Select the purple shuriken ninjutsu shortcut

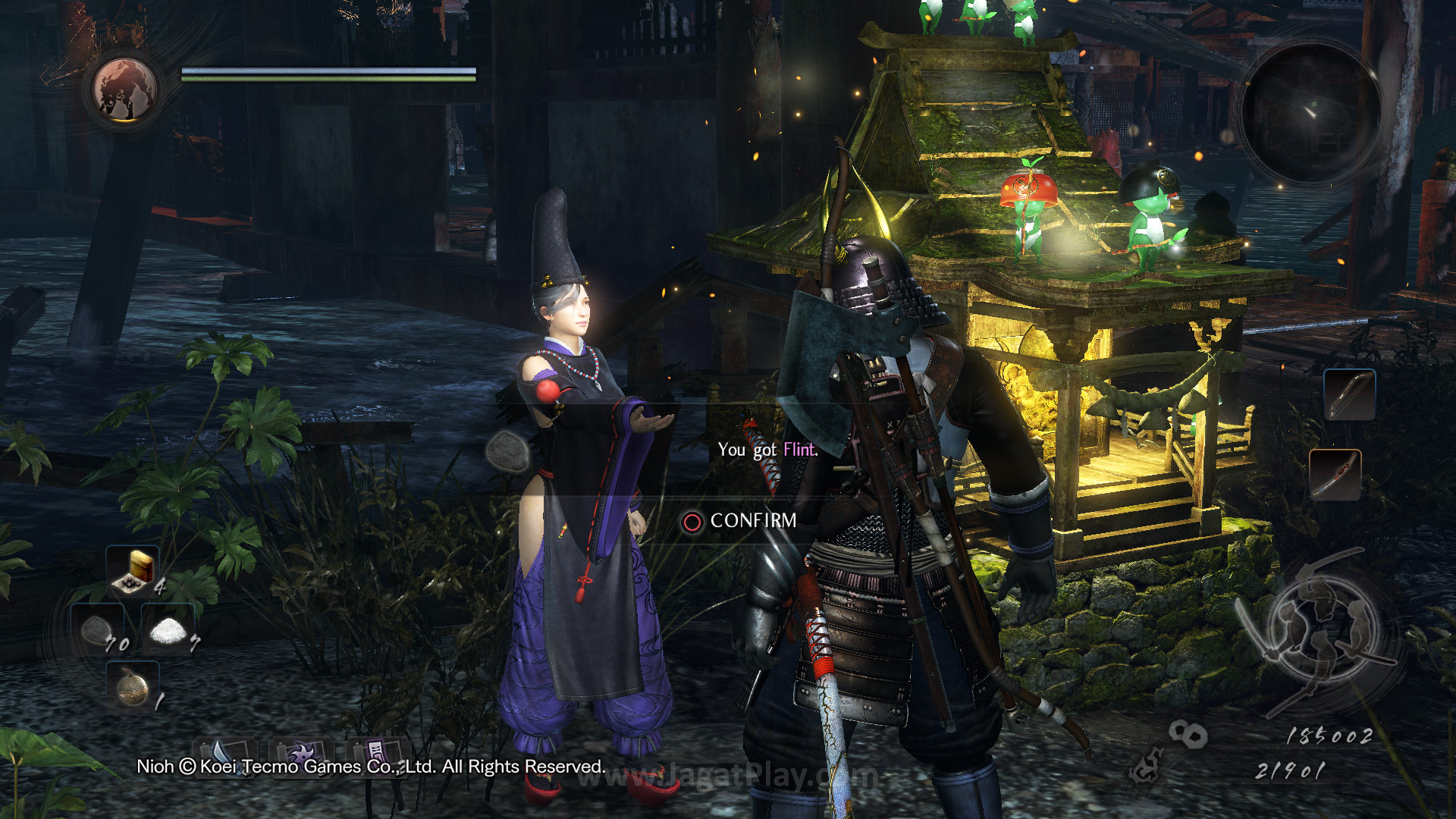click(x=301, y=753)
